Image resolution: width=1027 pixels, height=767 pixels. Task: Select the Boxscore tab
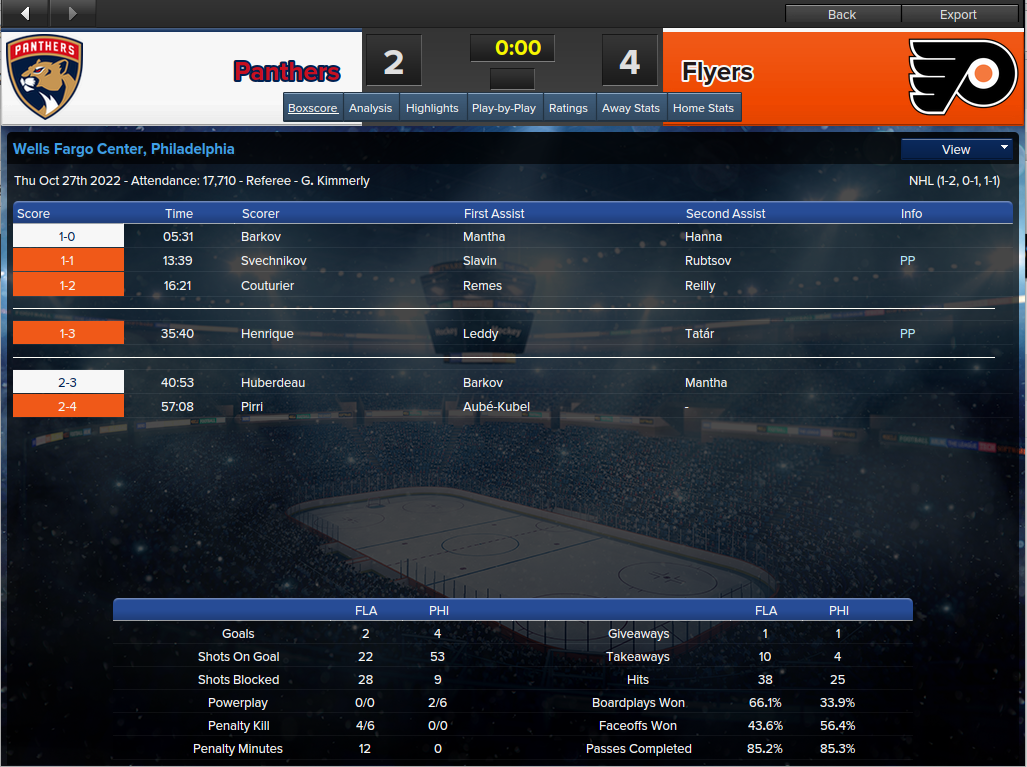click(x=313, y=108)
